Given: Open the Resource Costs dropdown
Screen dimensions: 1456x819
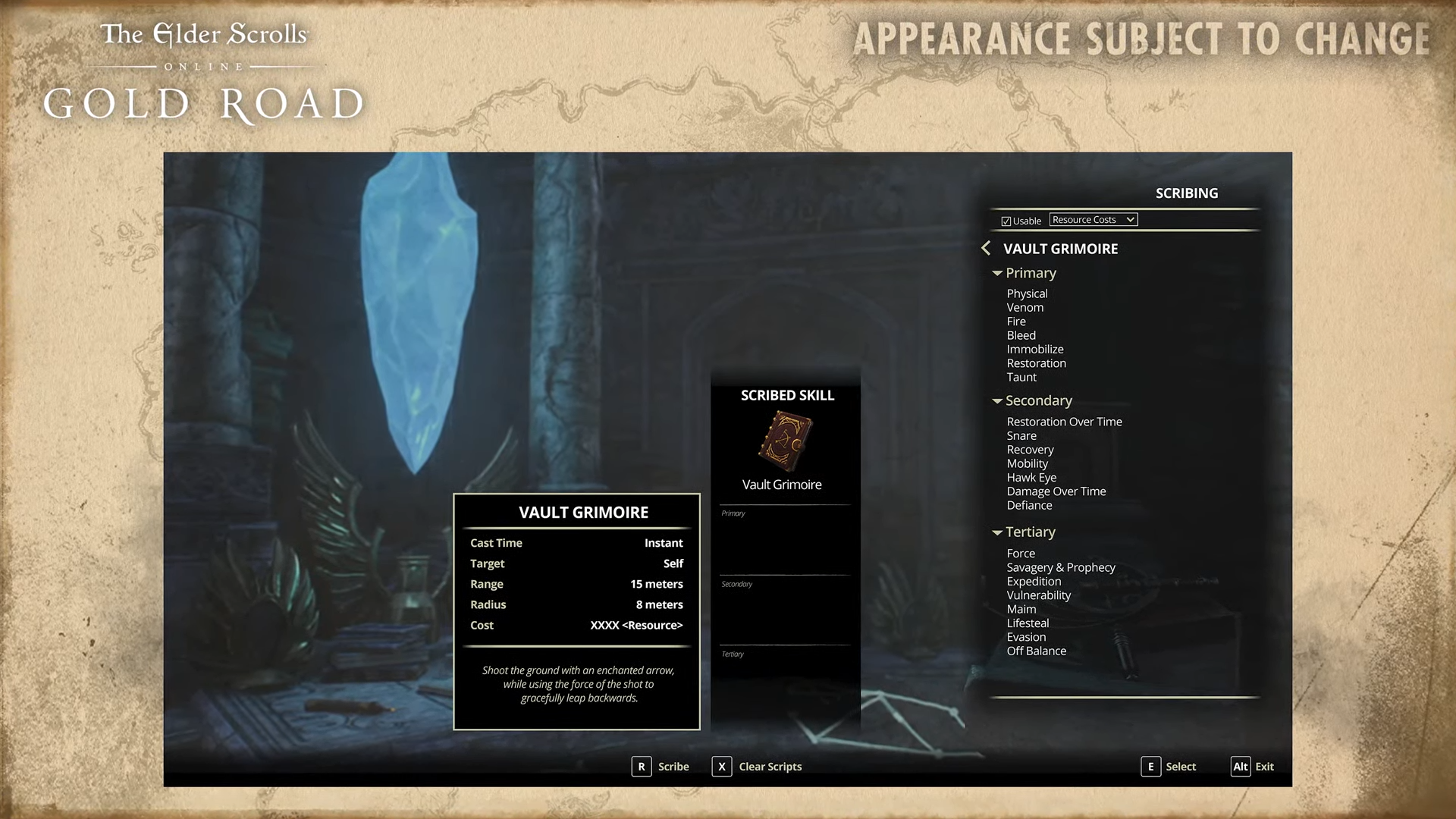Looking at the screenshot, I should [1093, 220].
